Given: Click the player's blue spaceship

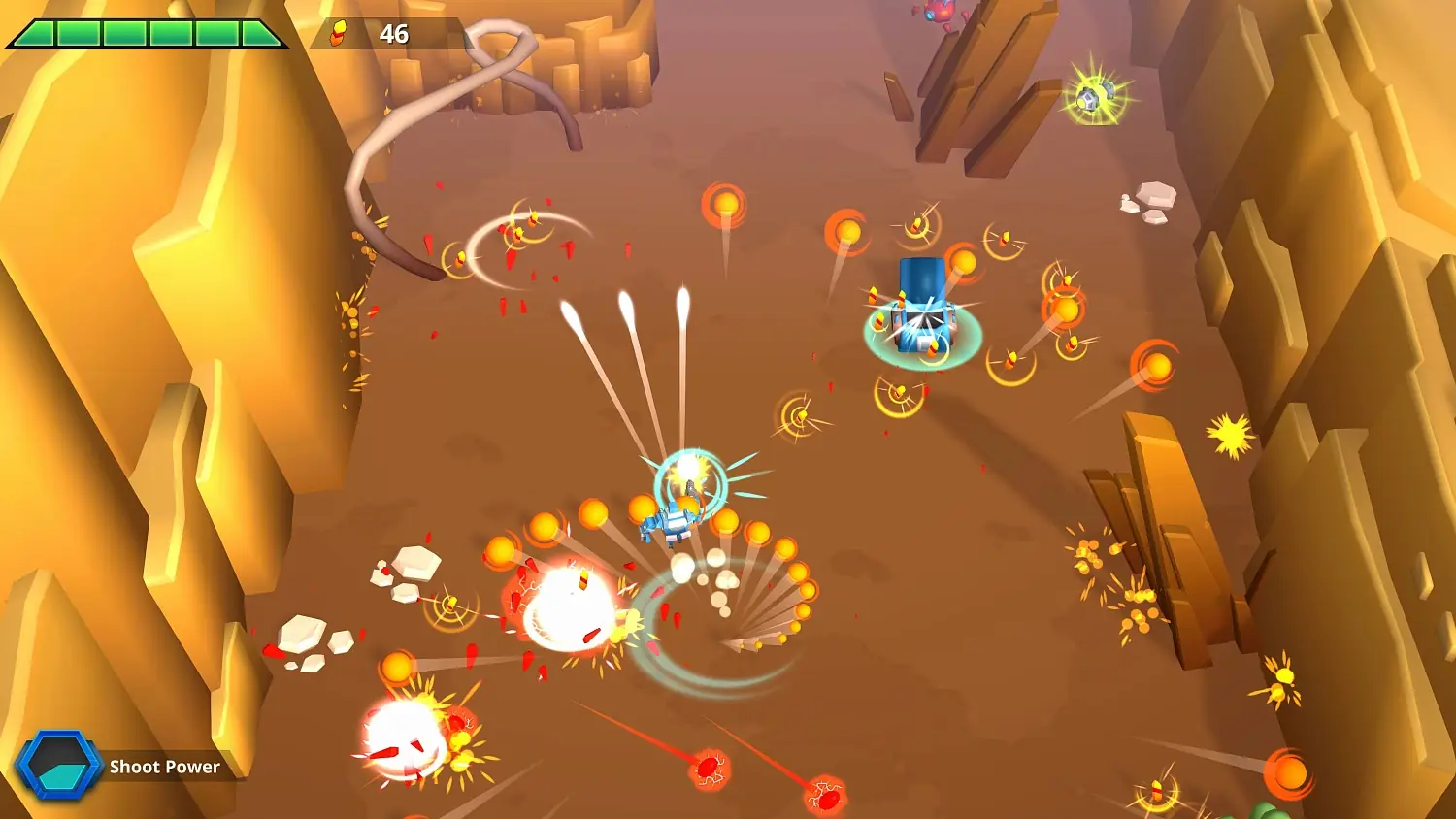Looking at the screenshot, I should click(x=673, y=522).
